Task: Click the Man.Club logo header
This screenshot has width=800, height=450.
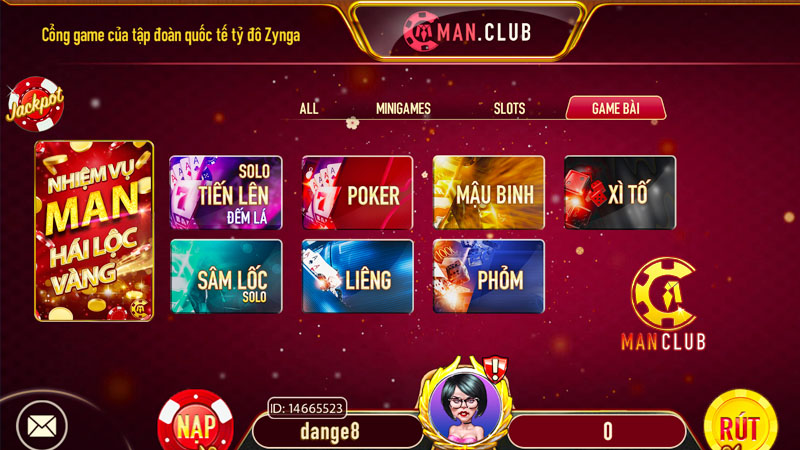Action: click(467, 32)
